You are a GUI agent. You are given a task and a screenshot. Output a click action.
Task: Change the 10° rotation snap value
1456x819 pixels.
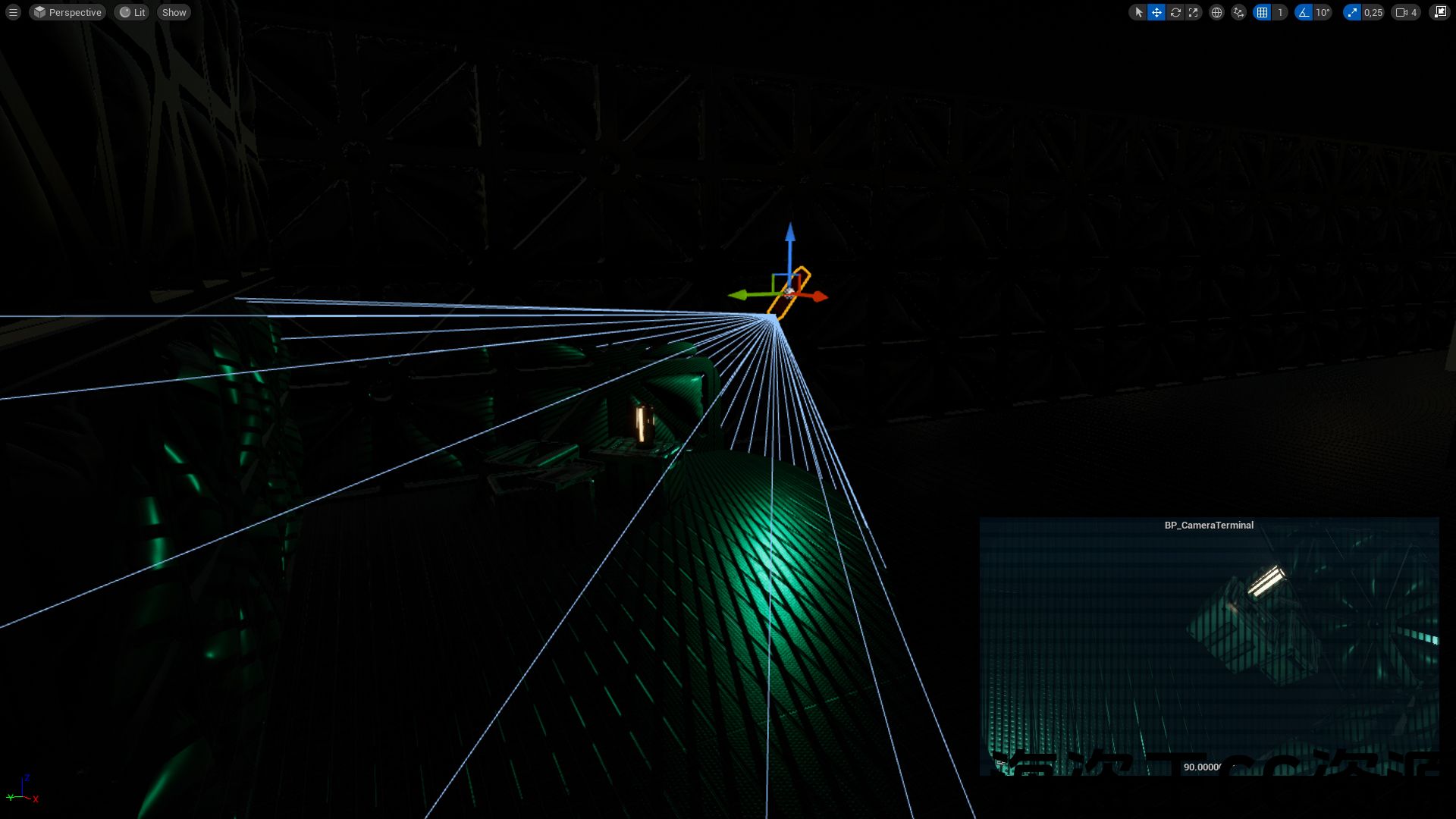(x=1323, y=12)
